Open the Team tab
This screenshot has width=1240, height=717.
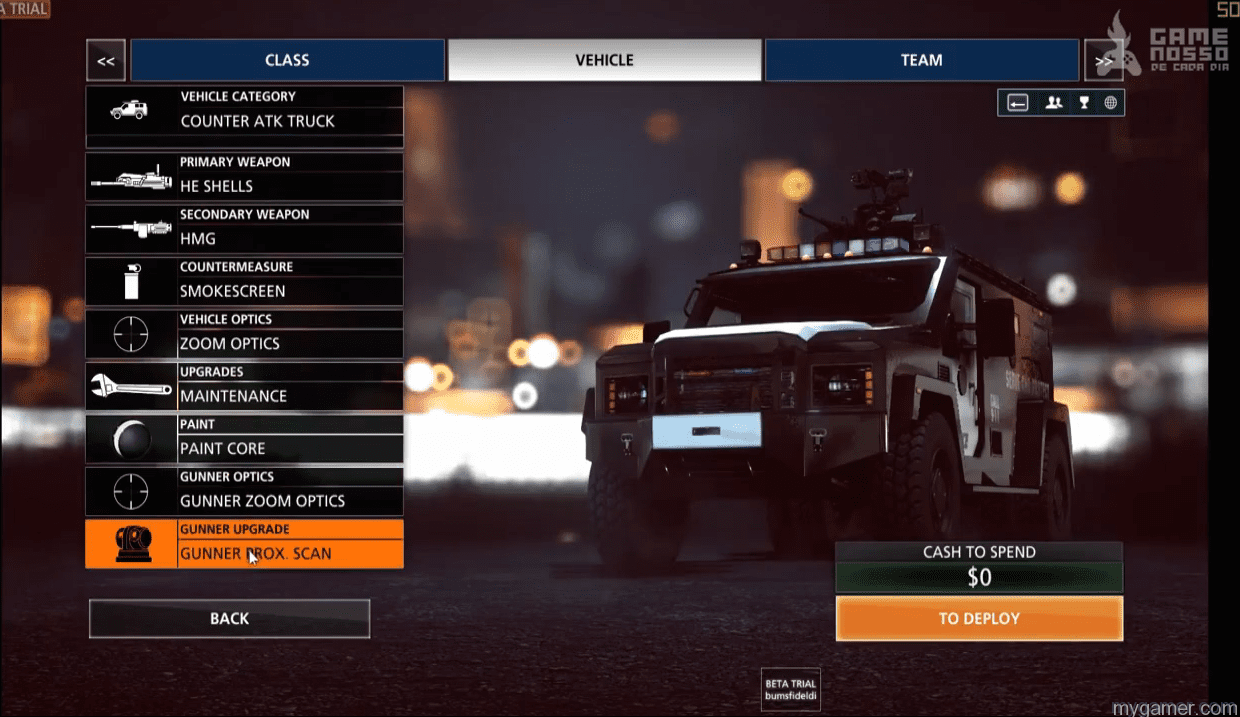(921, 60)
